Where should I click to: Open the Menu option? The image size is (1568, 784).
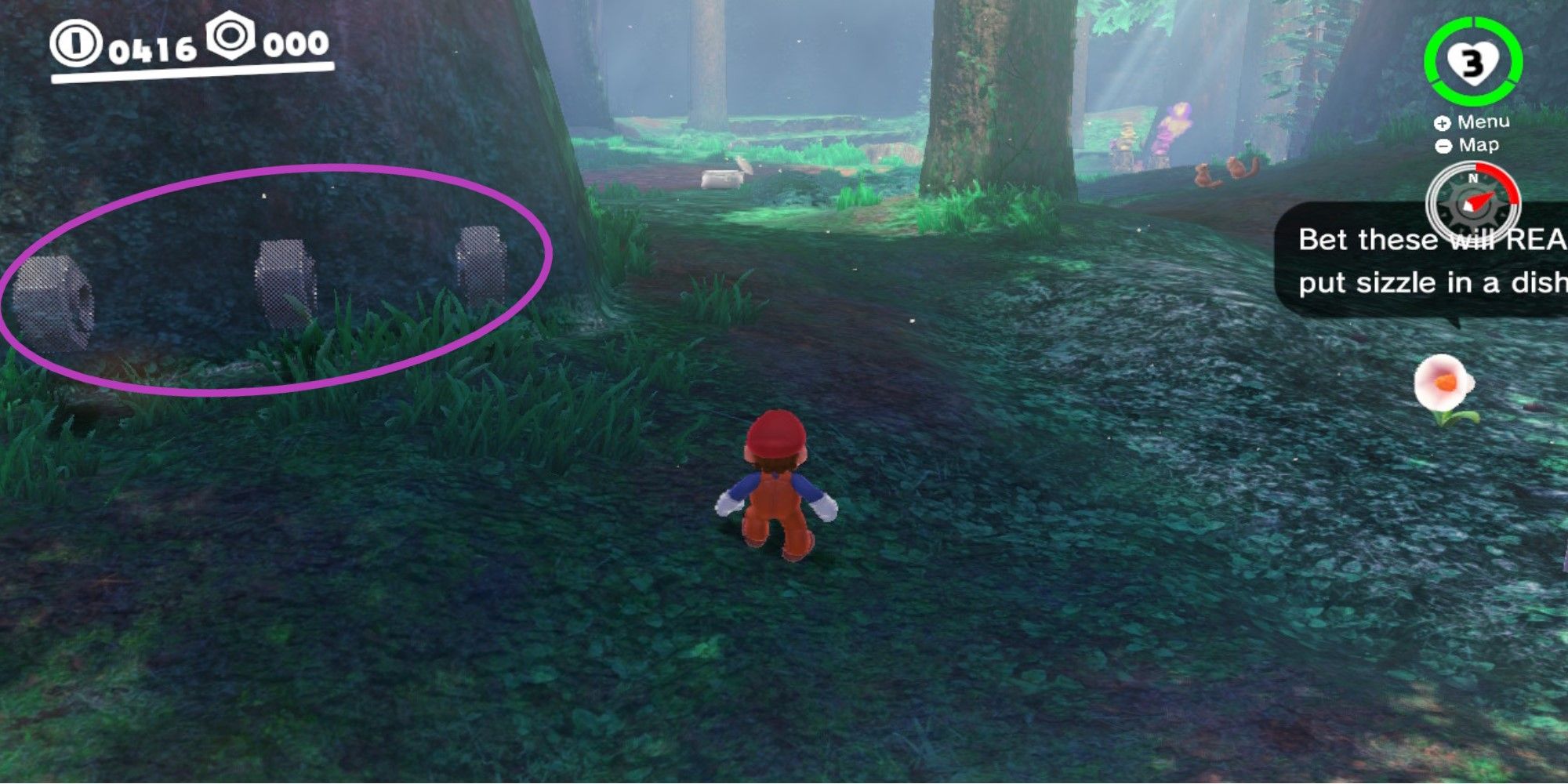(x=1484, y=122)
